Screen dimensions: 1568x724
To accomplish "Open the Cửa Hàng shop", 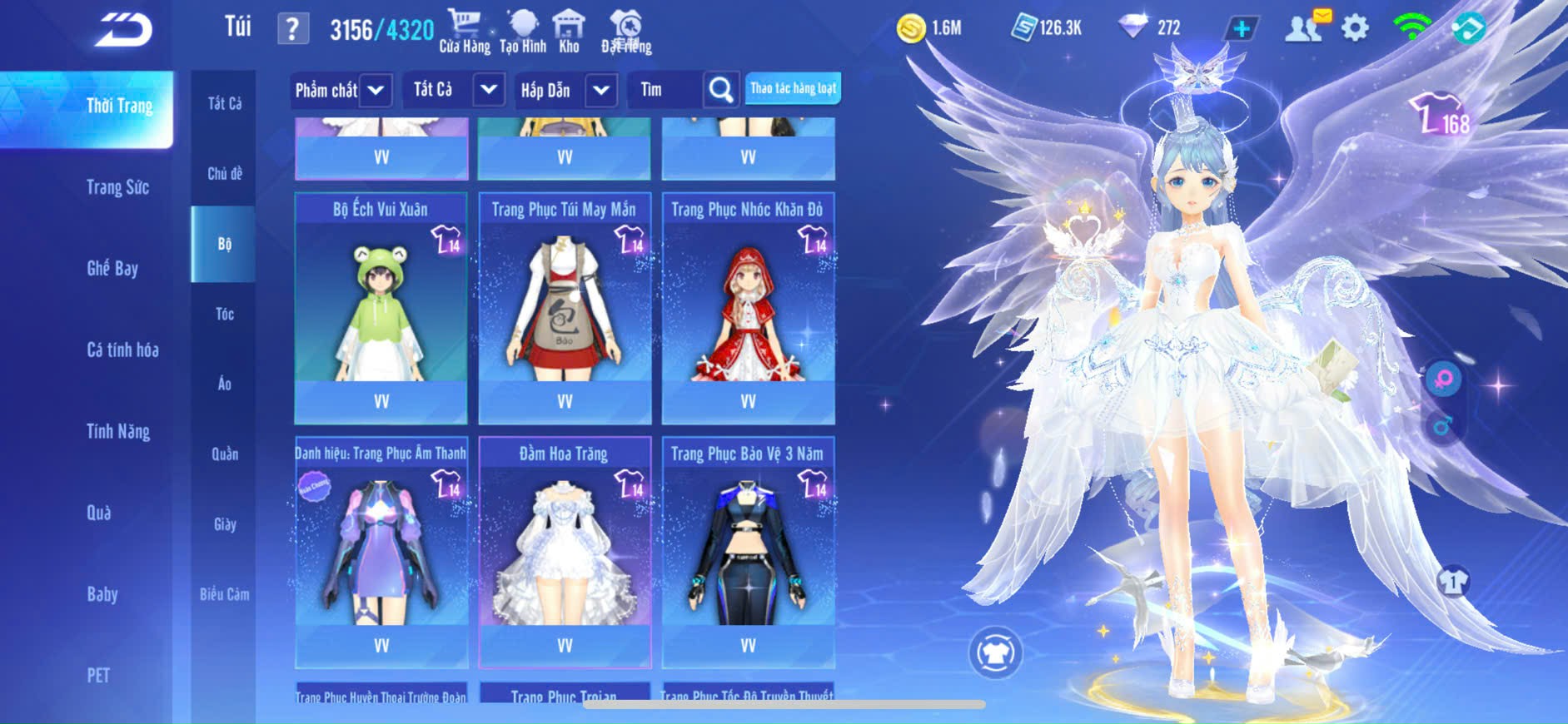I will coord(465,31).
